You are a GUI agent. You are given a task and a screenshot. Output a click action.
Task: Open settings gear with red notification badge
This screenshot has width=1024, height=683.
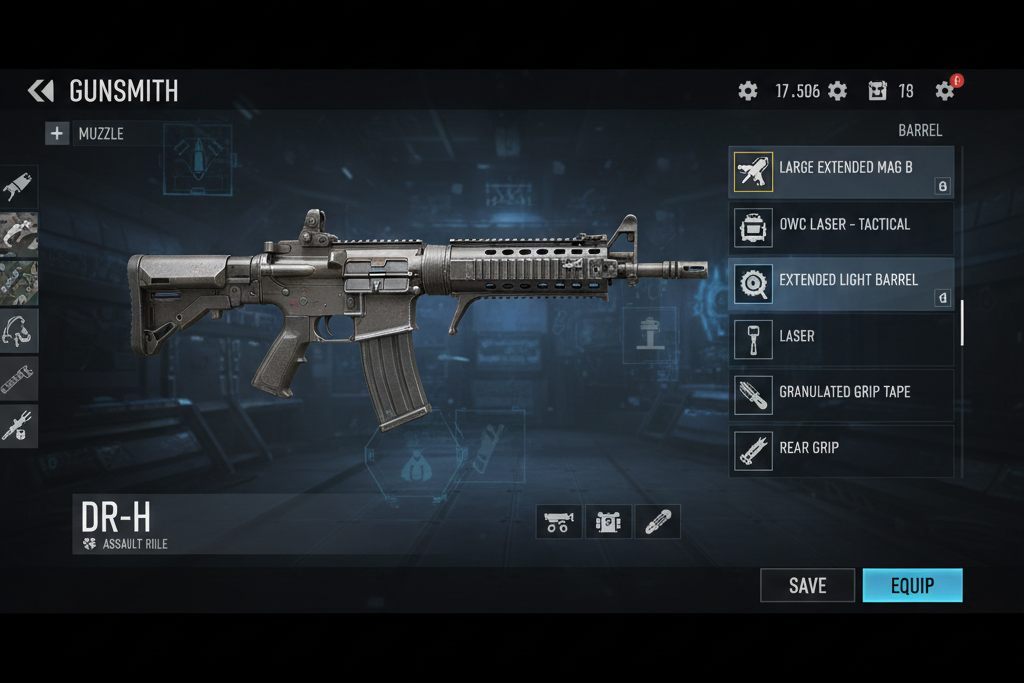click(x=945, y=91)
